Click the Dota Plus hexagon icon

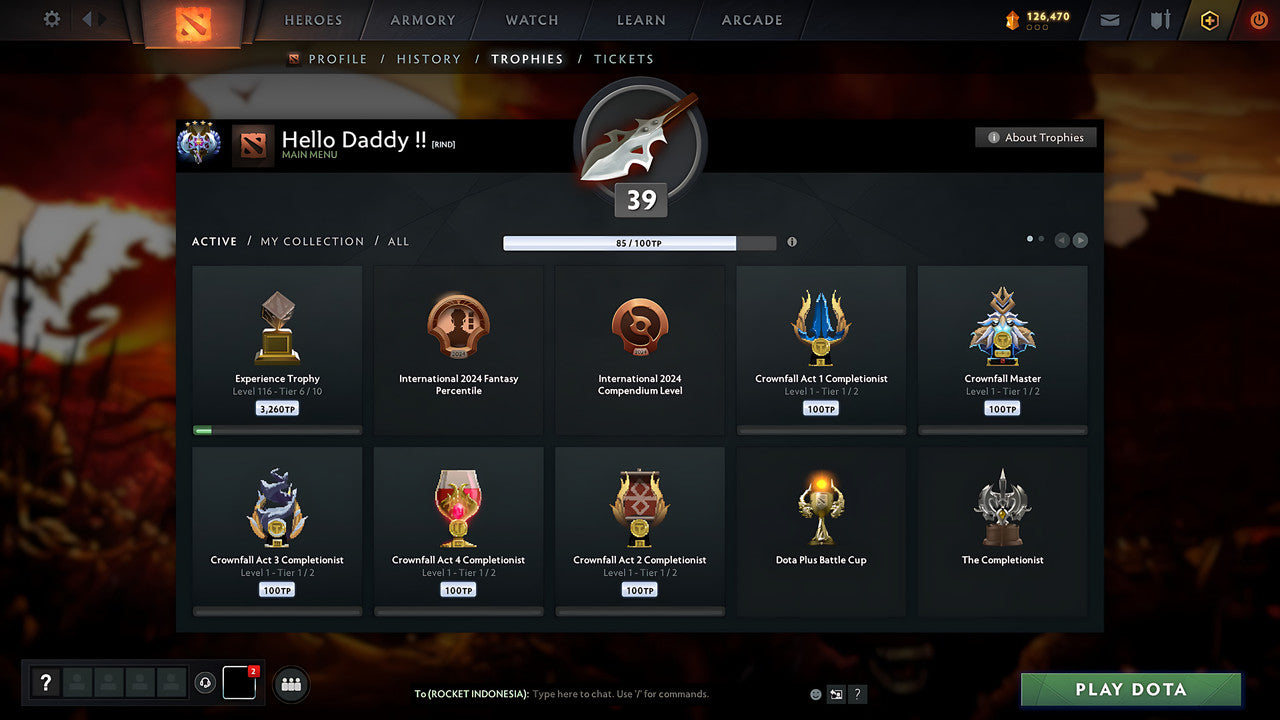(x=1209, y=20)
